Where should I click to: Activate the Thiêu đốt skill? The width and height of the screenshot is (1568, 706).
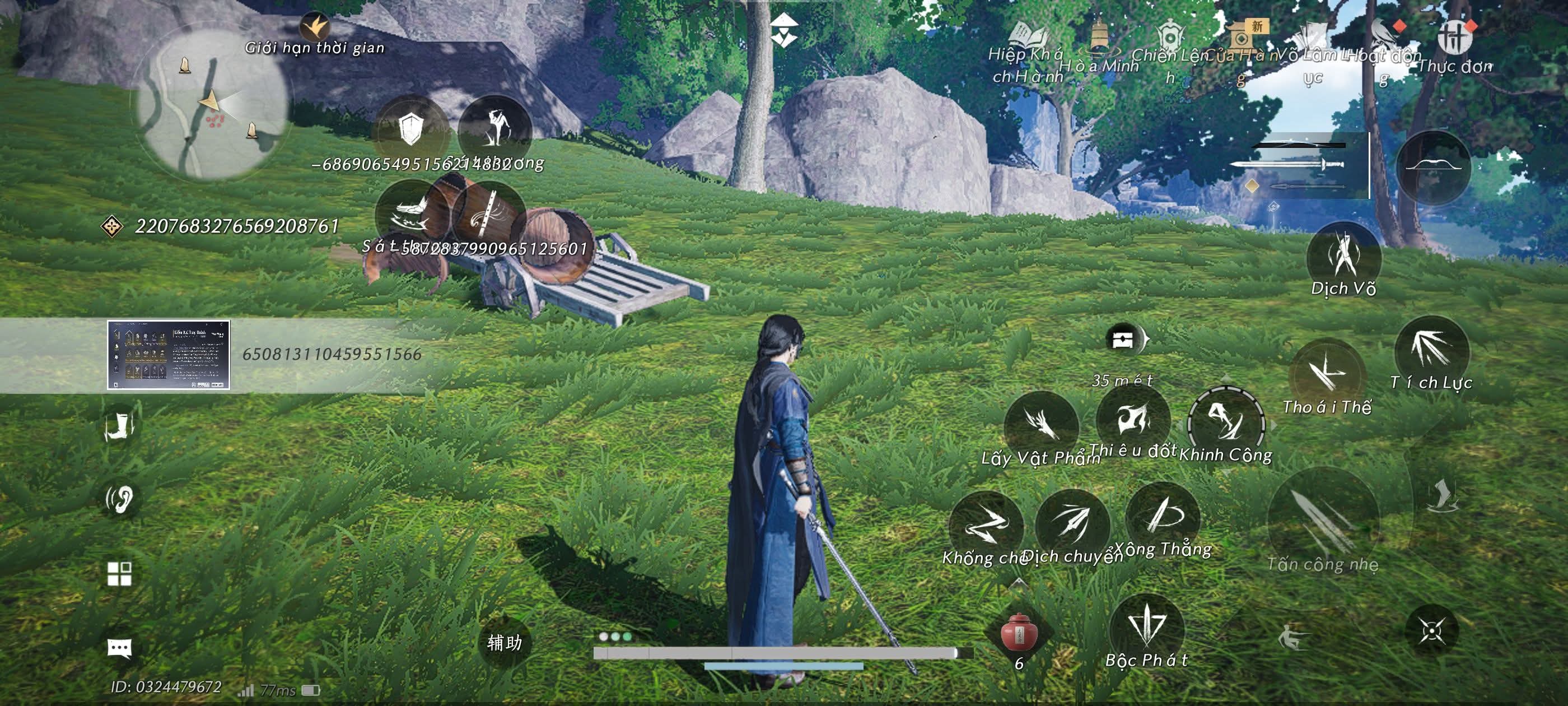pos(1133,420)
